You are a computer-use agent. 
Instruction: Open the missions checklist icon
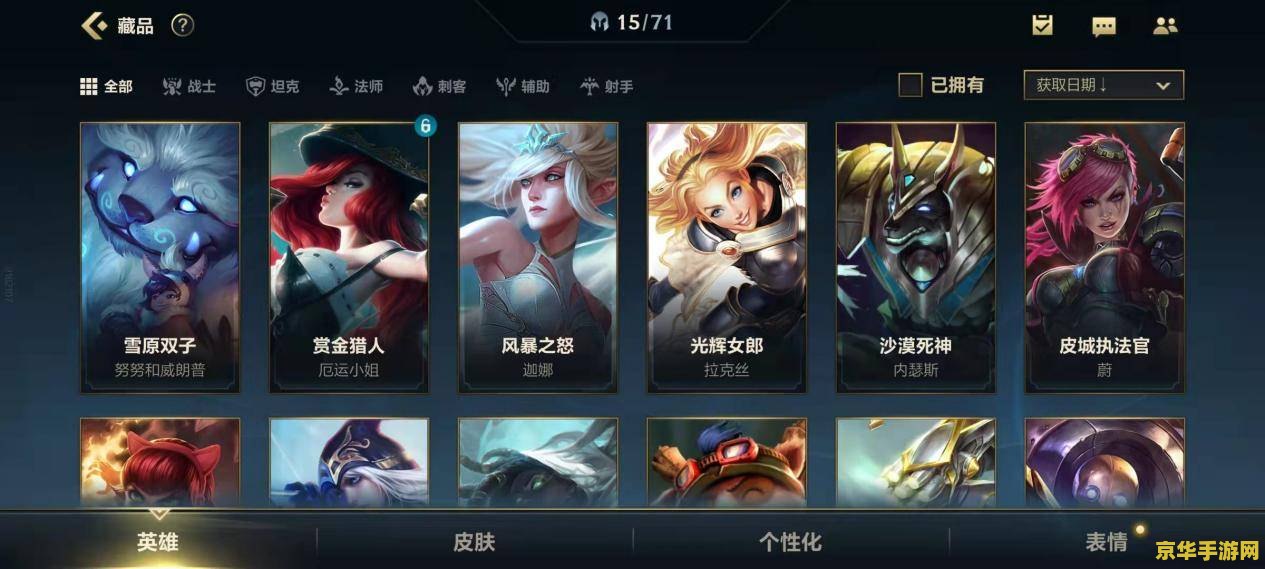click(x=1042, y=25)
